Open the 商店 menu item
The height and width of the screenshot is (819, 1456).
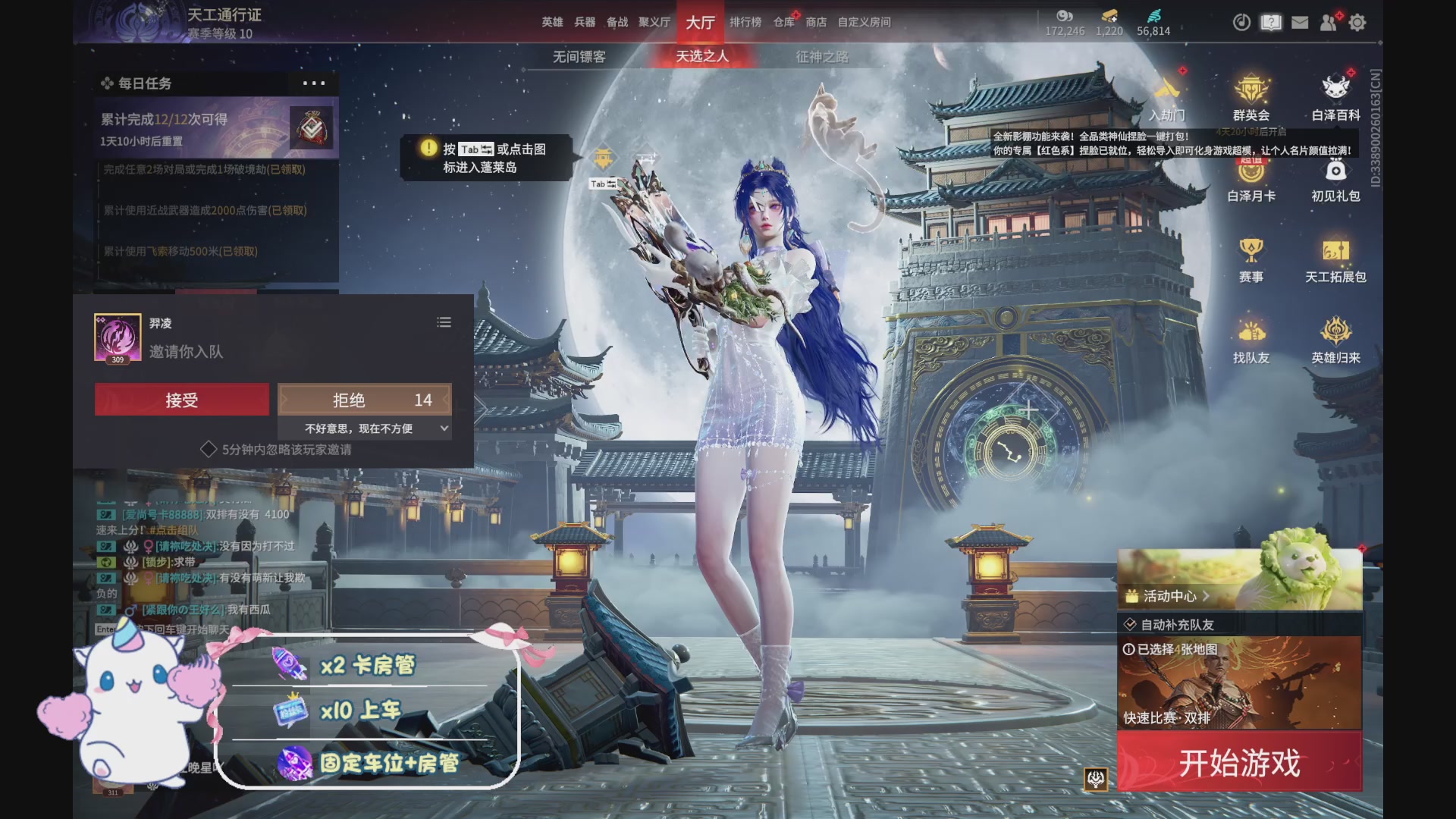(x=815, y=23)
